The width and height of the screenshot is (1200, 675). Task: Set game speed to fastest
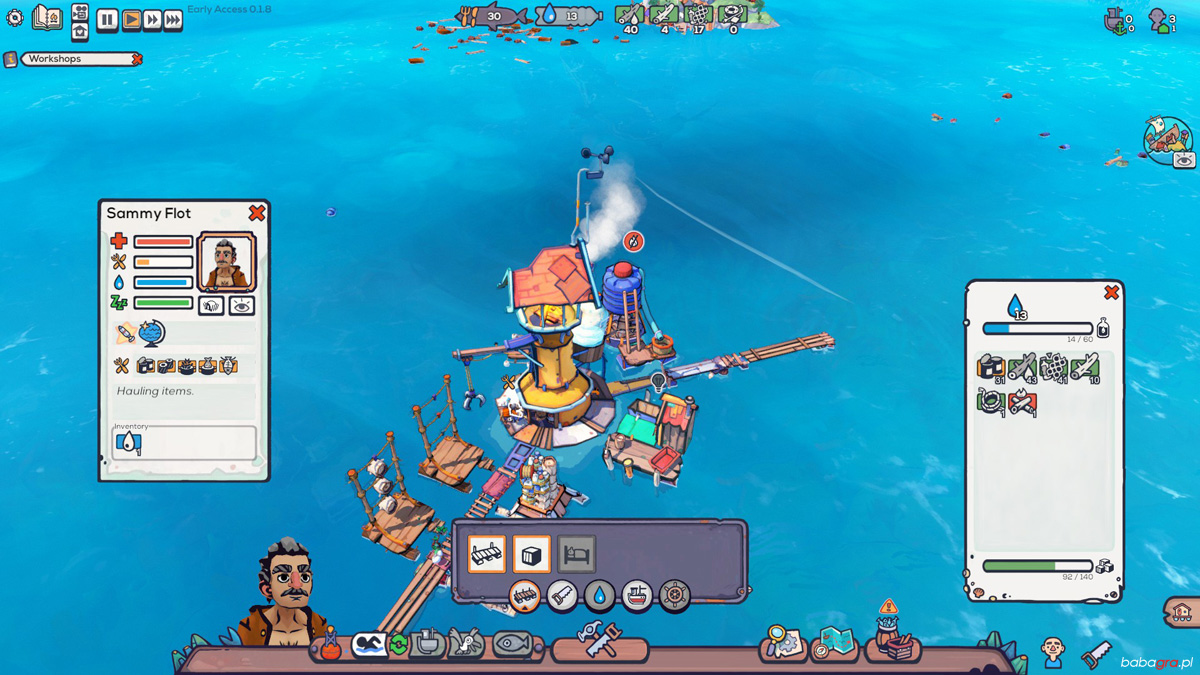[x=173, y=19]
